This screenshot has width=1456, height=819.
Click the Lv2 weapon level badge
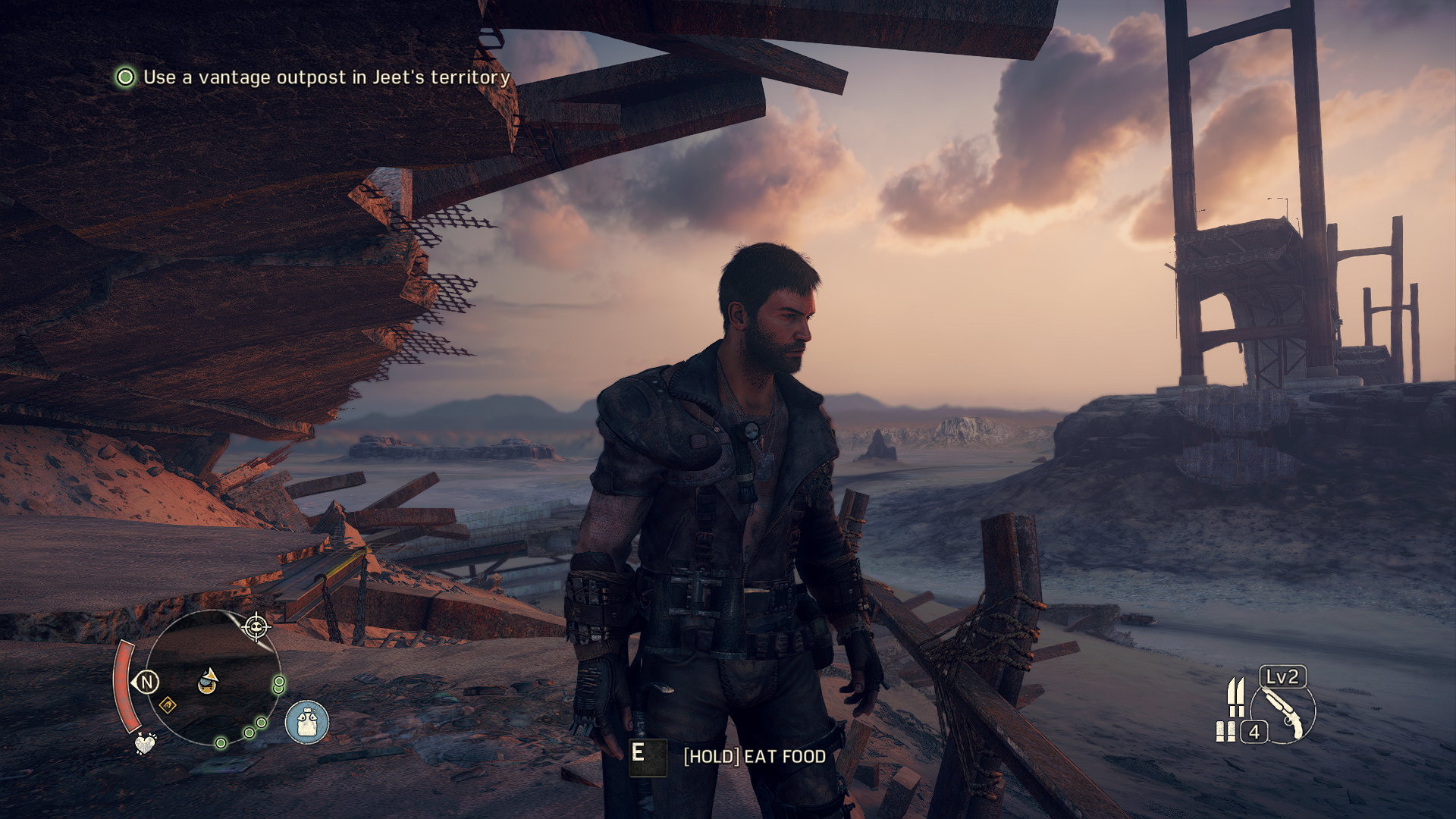pyautogui.click(x=1282, y=676)
